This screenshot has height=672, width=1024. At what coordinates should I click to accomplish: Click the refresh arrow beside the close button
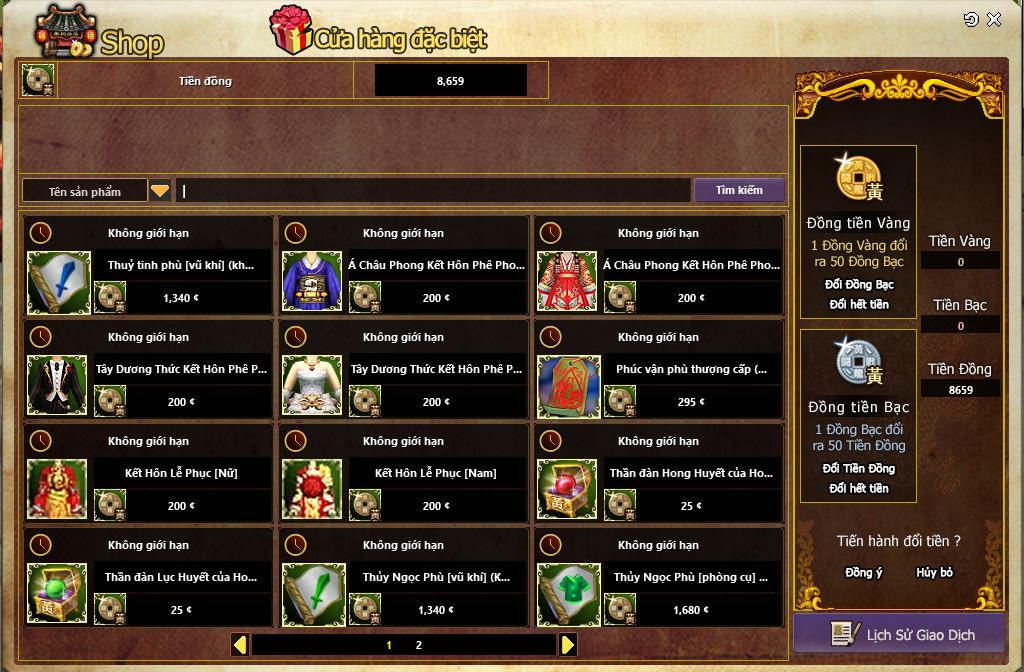pyautogui.click(x=971, y=20)
